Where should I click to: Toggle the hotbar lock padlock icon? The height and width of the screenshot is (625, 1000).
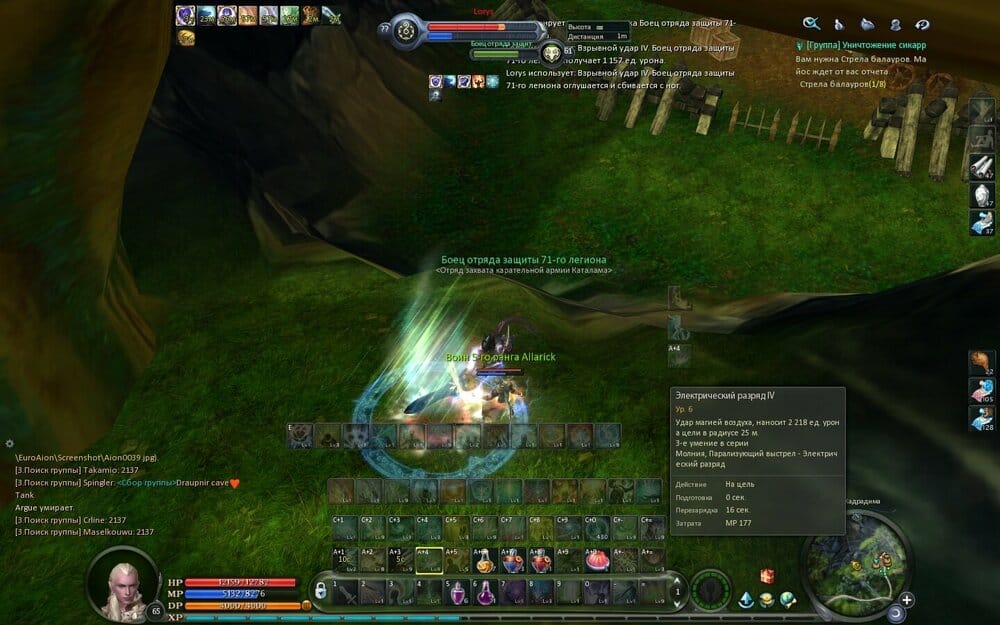[x=321, y=592]
